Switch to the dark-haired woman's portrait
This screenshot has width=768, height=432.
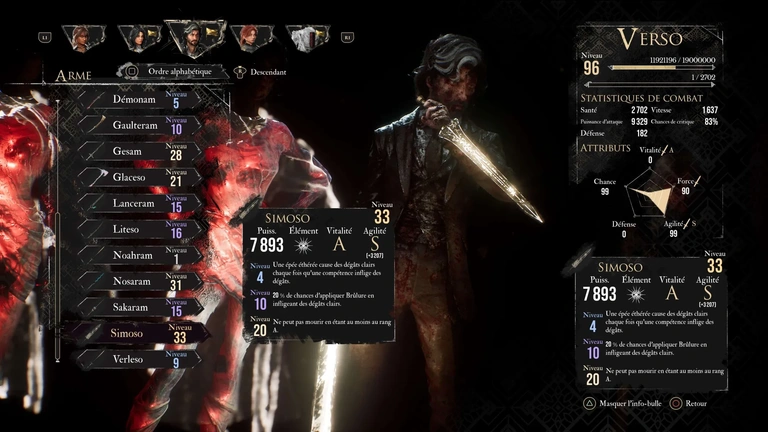pos(137,38)
